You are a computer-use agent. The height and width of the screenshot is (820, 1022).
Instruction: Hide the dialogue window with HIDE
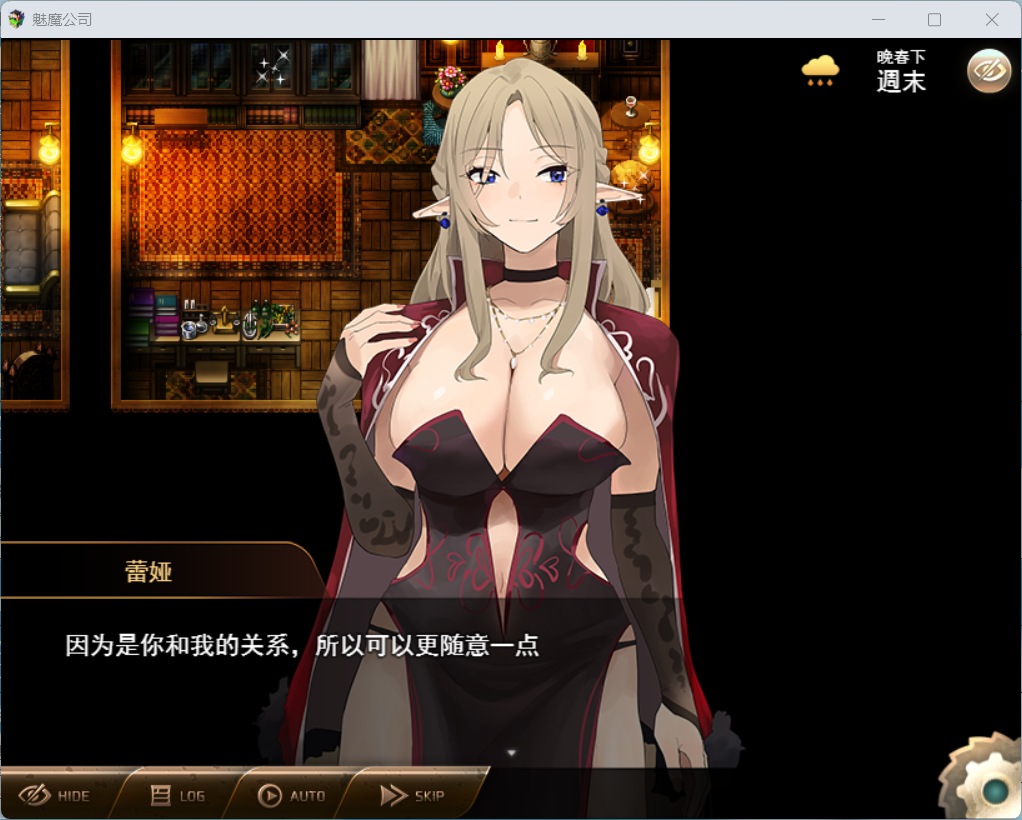point(55,795)
